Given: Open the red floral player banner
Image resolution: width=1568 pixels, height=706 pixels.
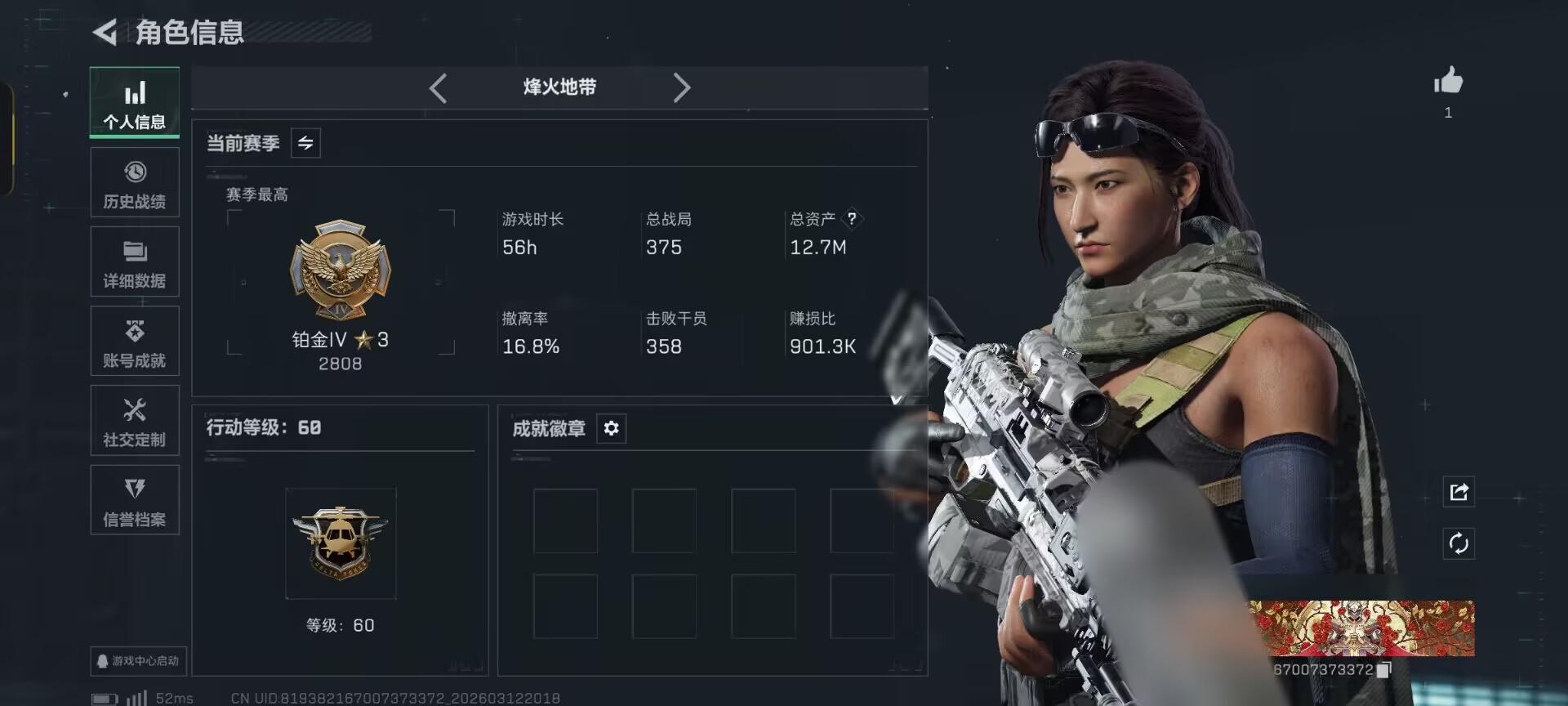Looking at the screenshot, I should pos(1361,628).
